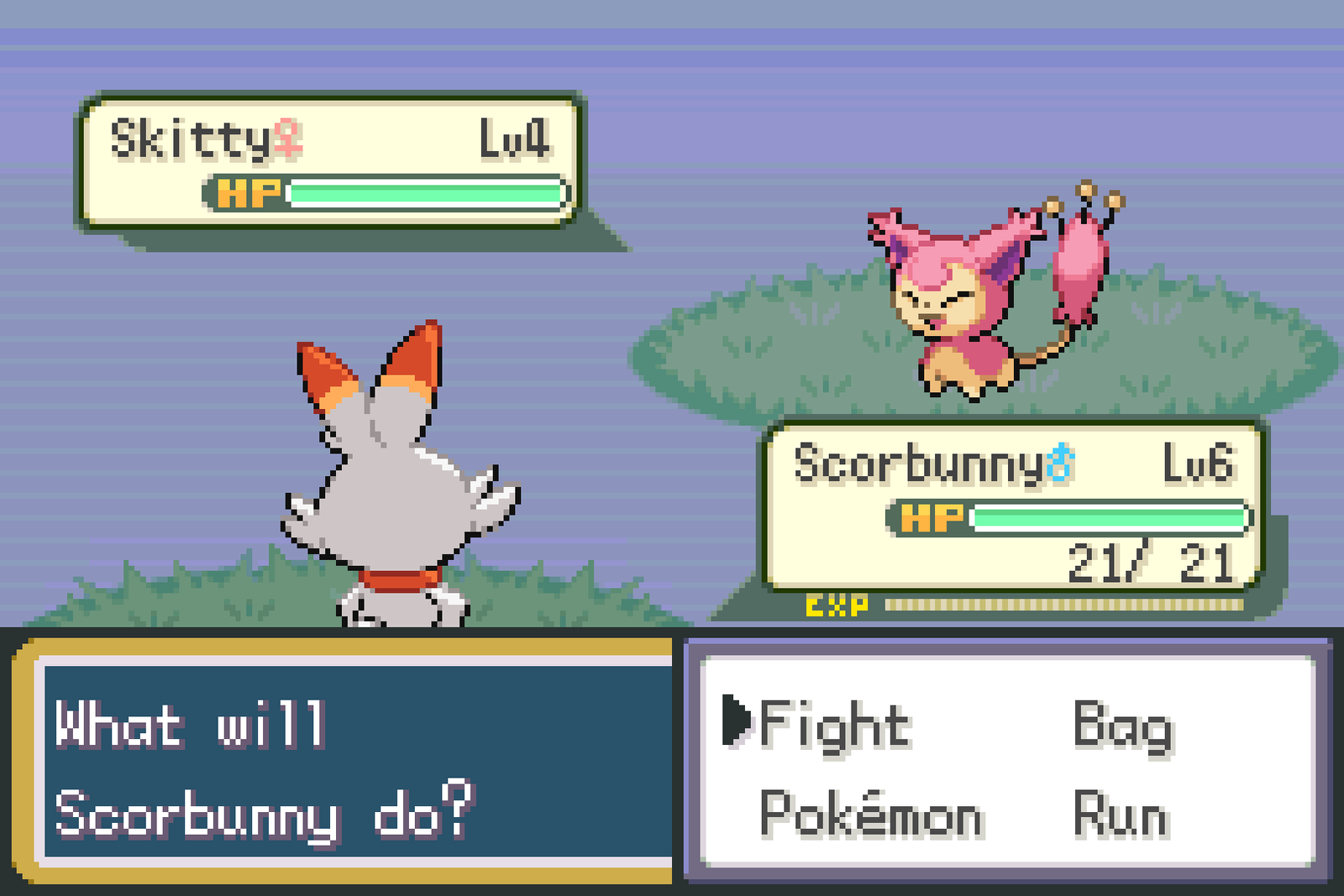Screen dimensions: 1344x896
Task: Click the yellow EXP label below Scorbunny's HP
Action: click(x=837, y=602)
